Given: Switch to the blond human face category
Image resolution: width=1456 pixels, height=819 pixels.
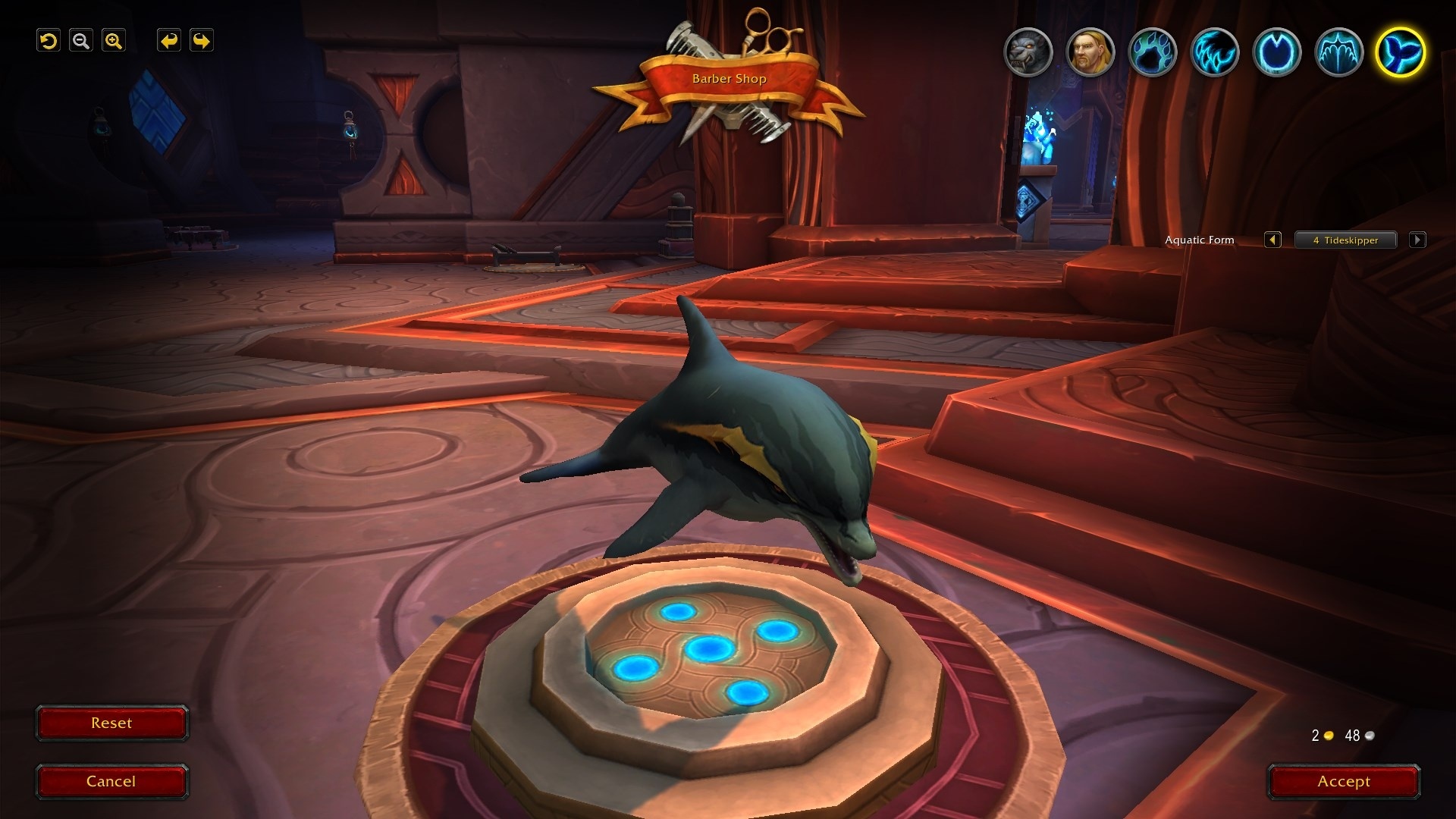Looking at the screenshot, I should (1090, 52).
